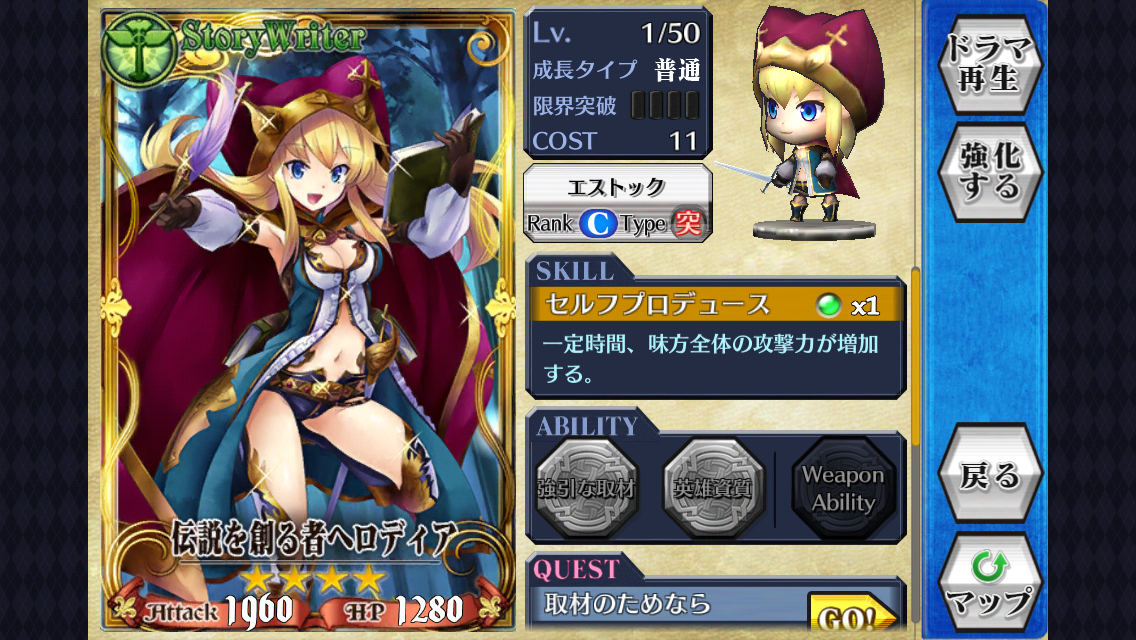The width and height of the screenshot is (1136, 640).
Task: Open the マップ map button
Action: tap(989, 583)
